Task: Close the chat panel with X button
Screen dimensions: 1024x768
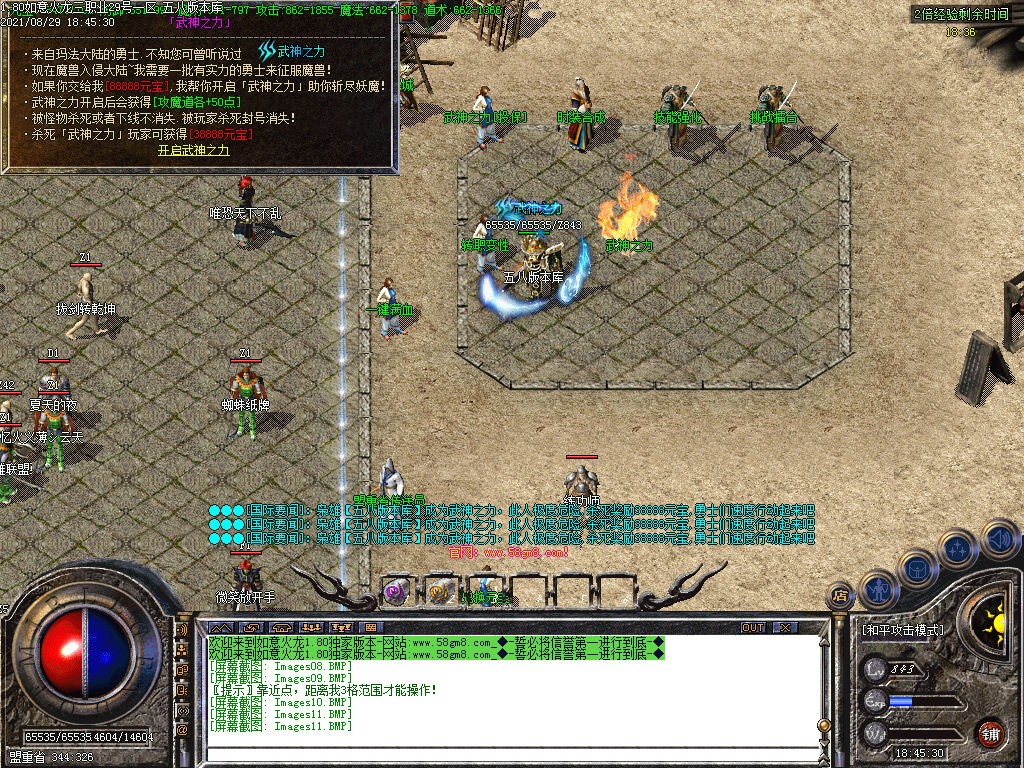Action: [x=786, y=627]
